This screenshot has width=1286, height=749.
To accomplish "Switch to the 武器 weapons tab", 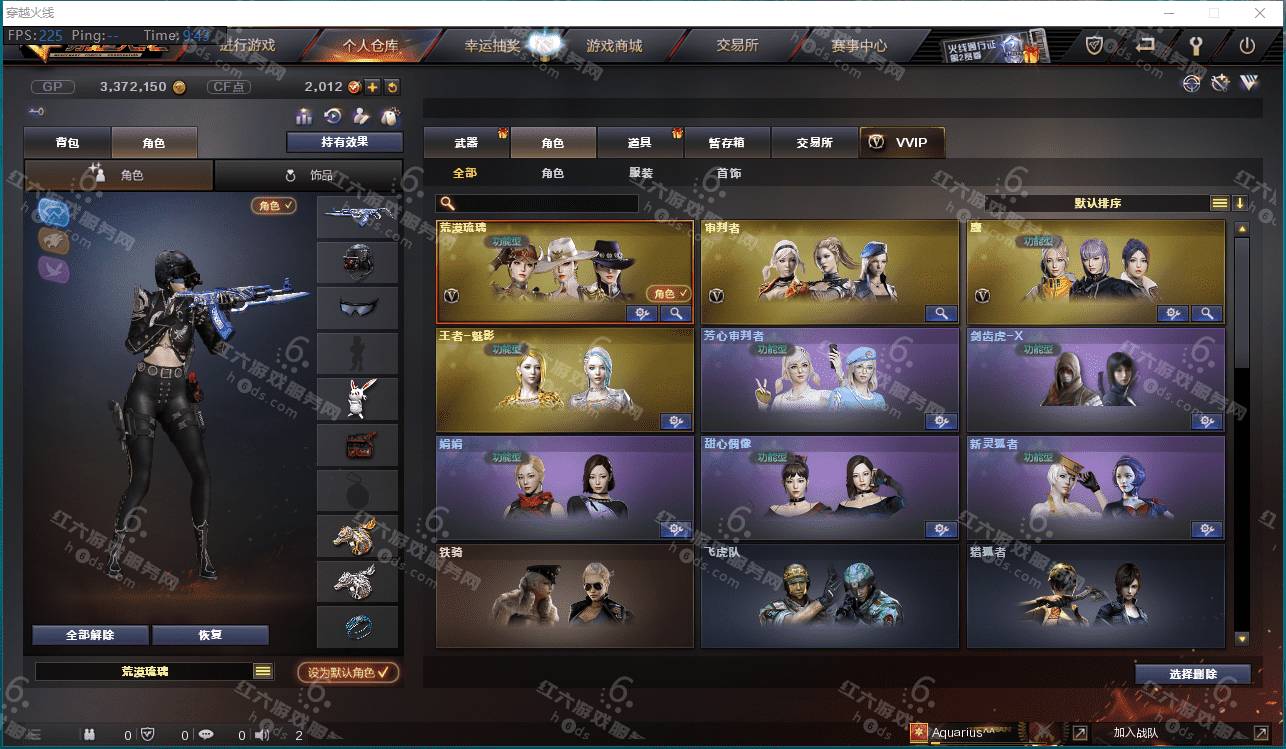I will tap(466, 143).
